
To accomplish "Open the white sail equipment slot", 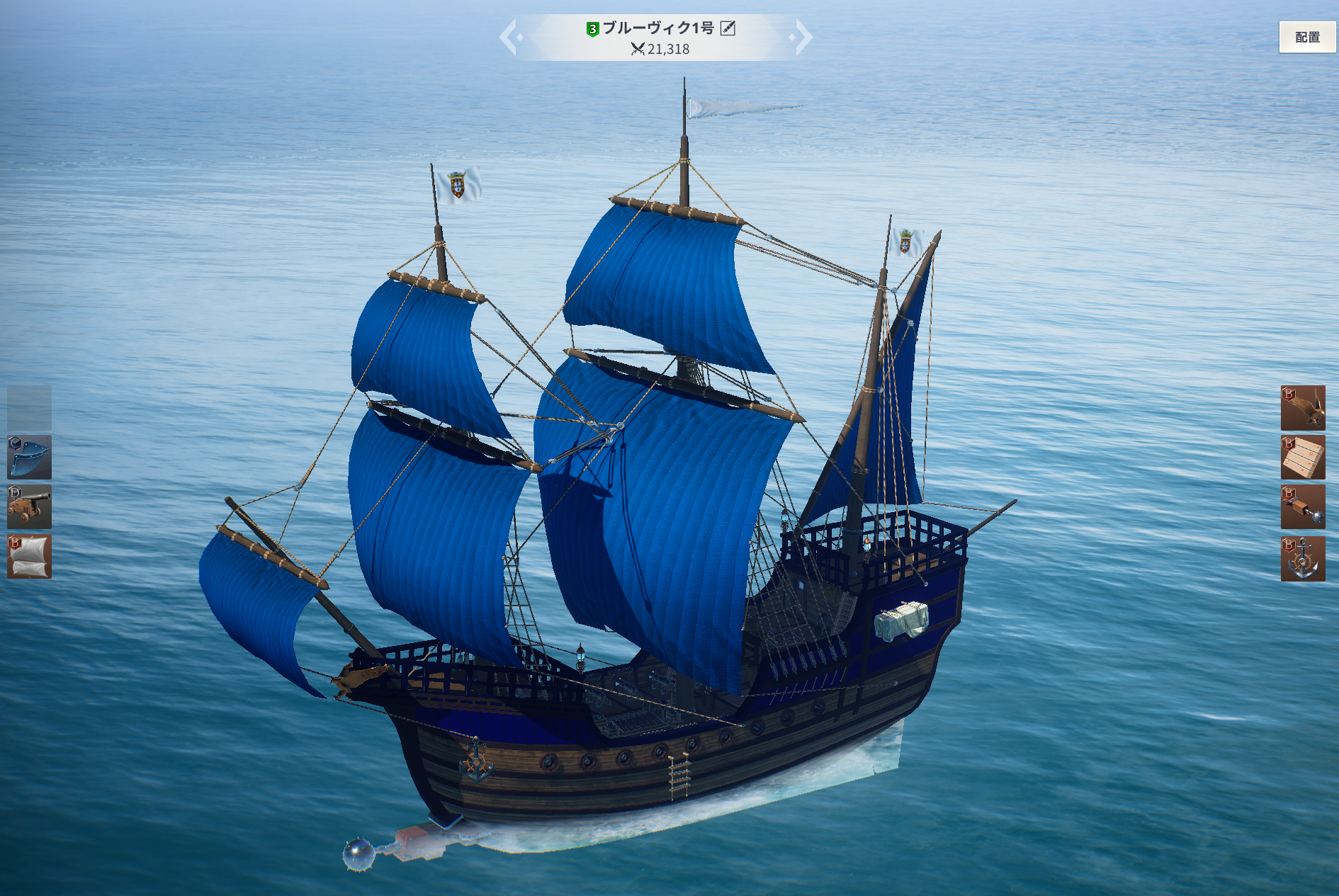I will (29, 557).
